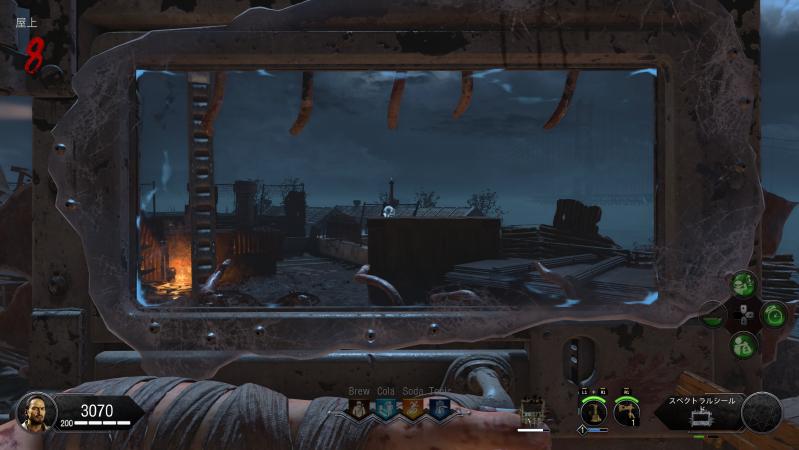Select the Soda perk icon
This screenshot has width=799, height=450.
[413, 408]
